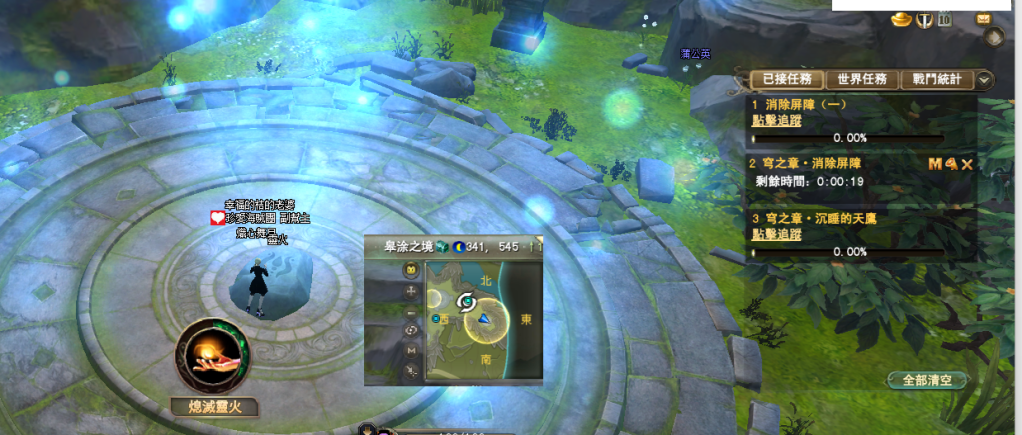Open the mail envelope icon

pyautogui.click(x=984, y=18)
